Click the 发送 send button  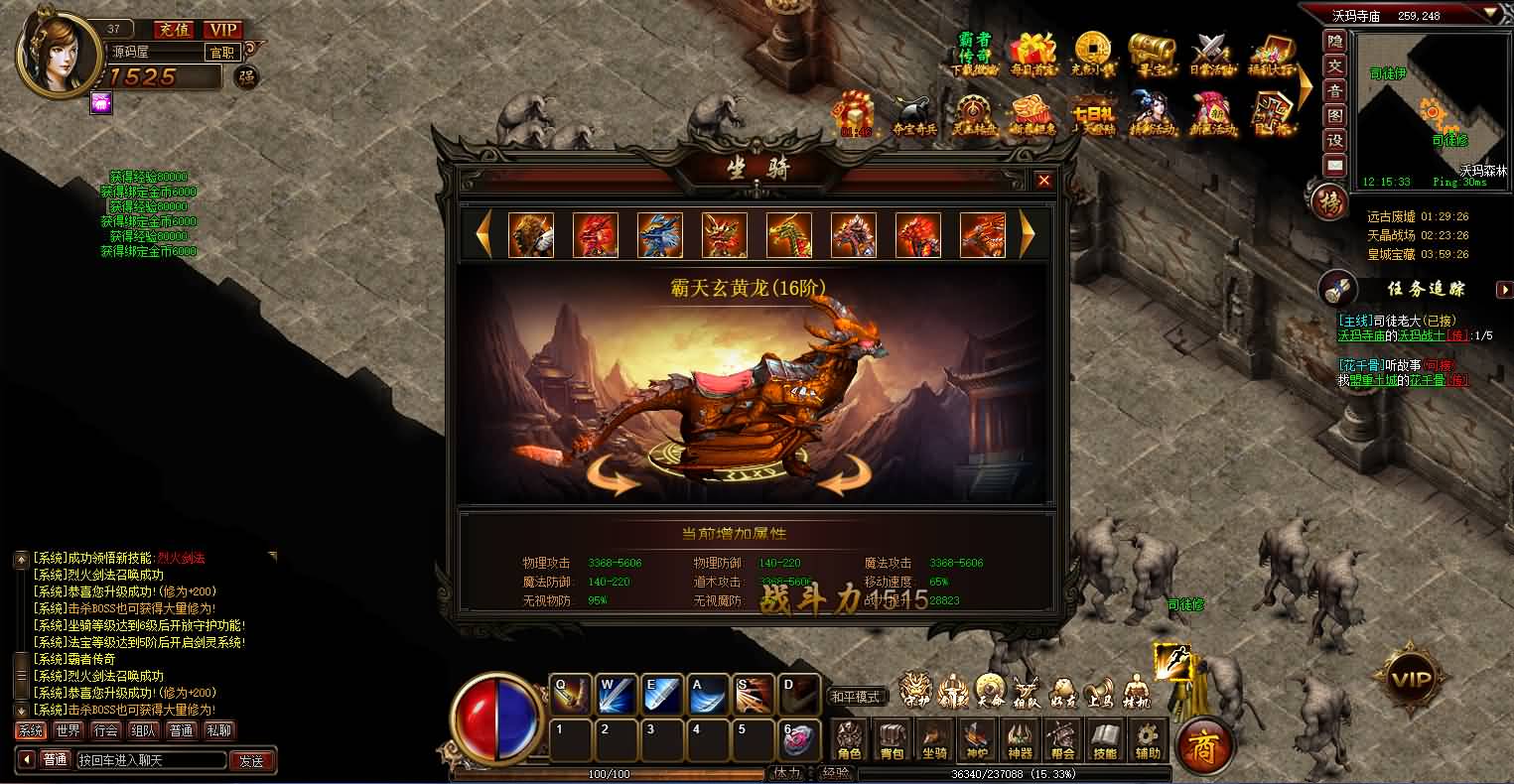252,761
